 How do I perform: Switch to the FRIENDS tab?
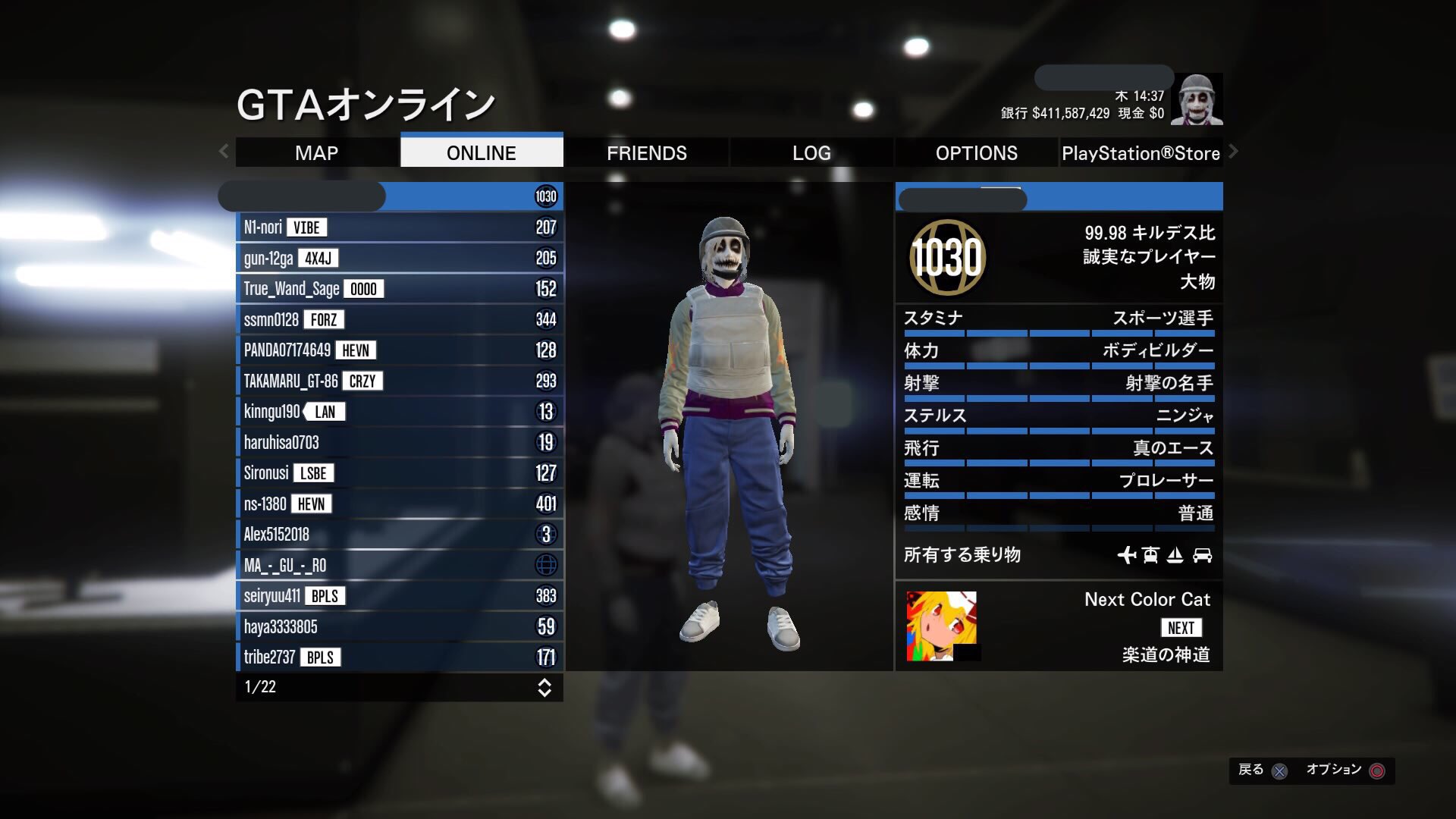pos(647,152)
